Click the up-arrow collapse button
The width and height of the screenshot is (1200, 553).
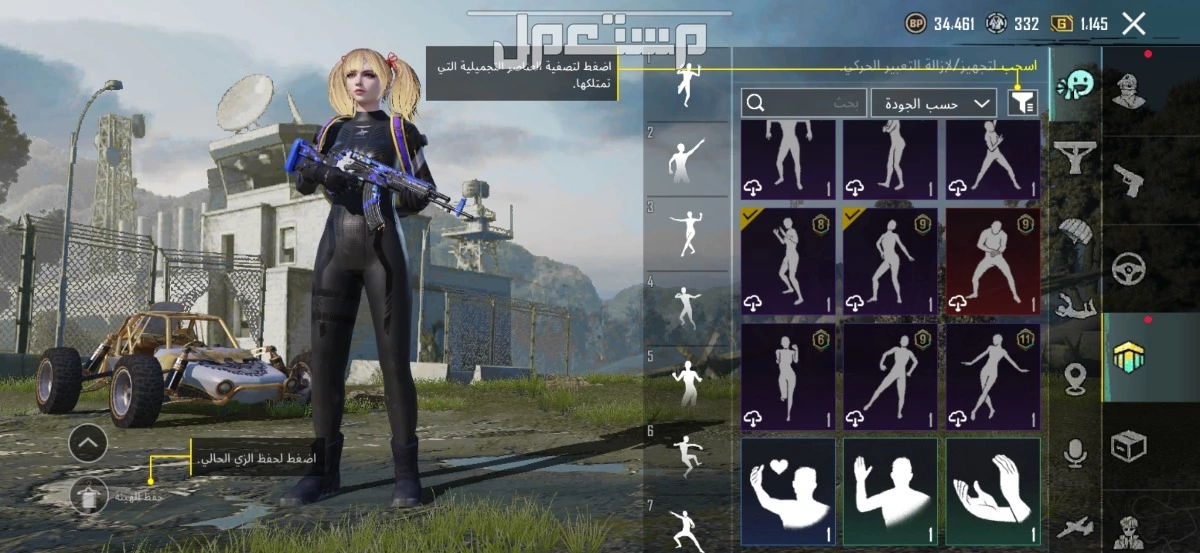coord(89,441)
